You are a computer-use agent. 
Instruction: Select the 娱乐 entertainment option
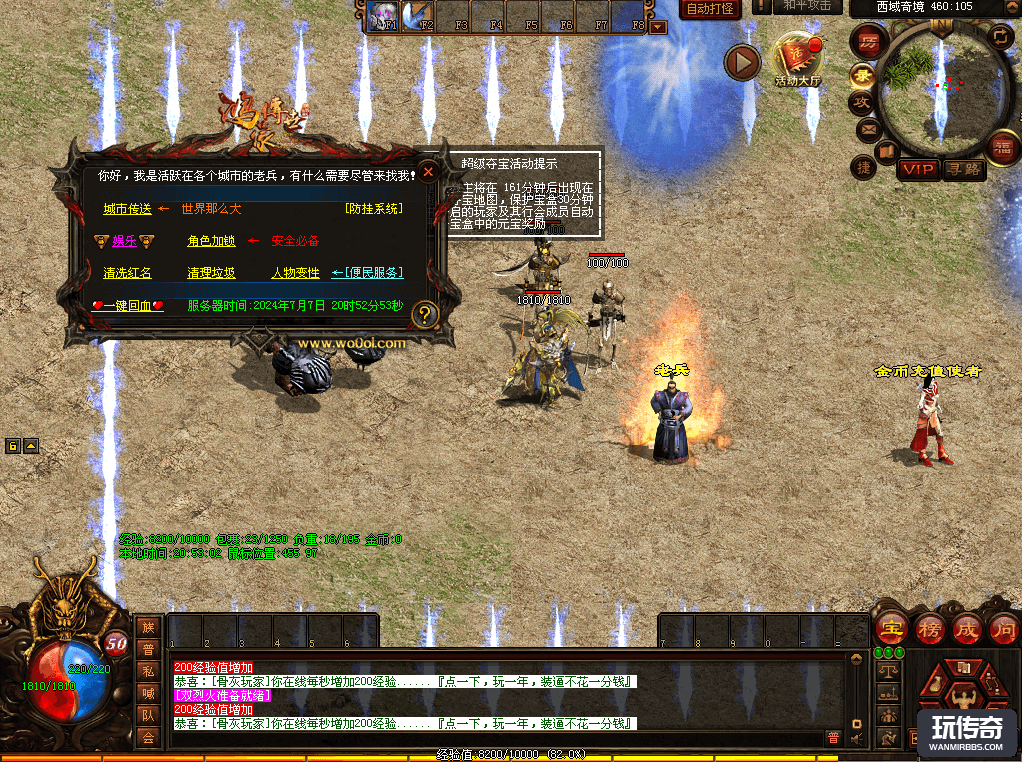coord(125,241)
